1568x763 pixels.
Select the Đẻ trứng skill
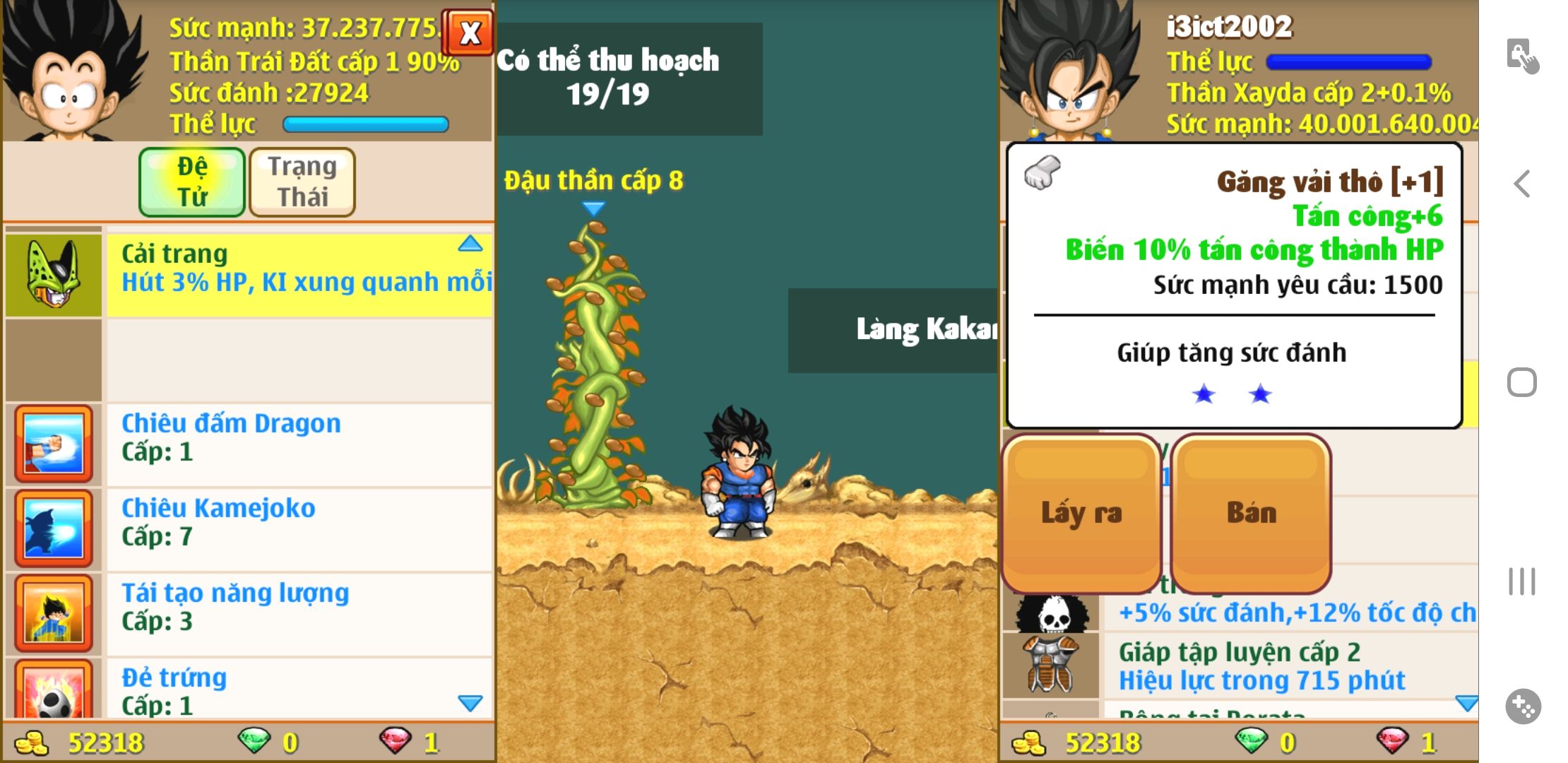tap(297, 690)
